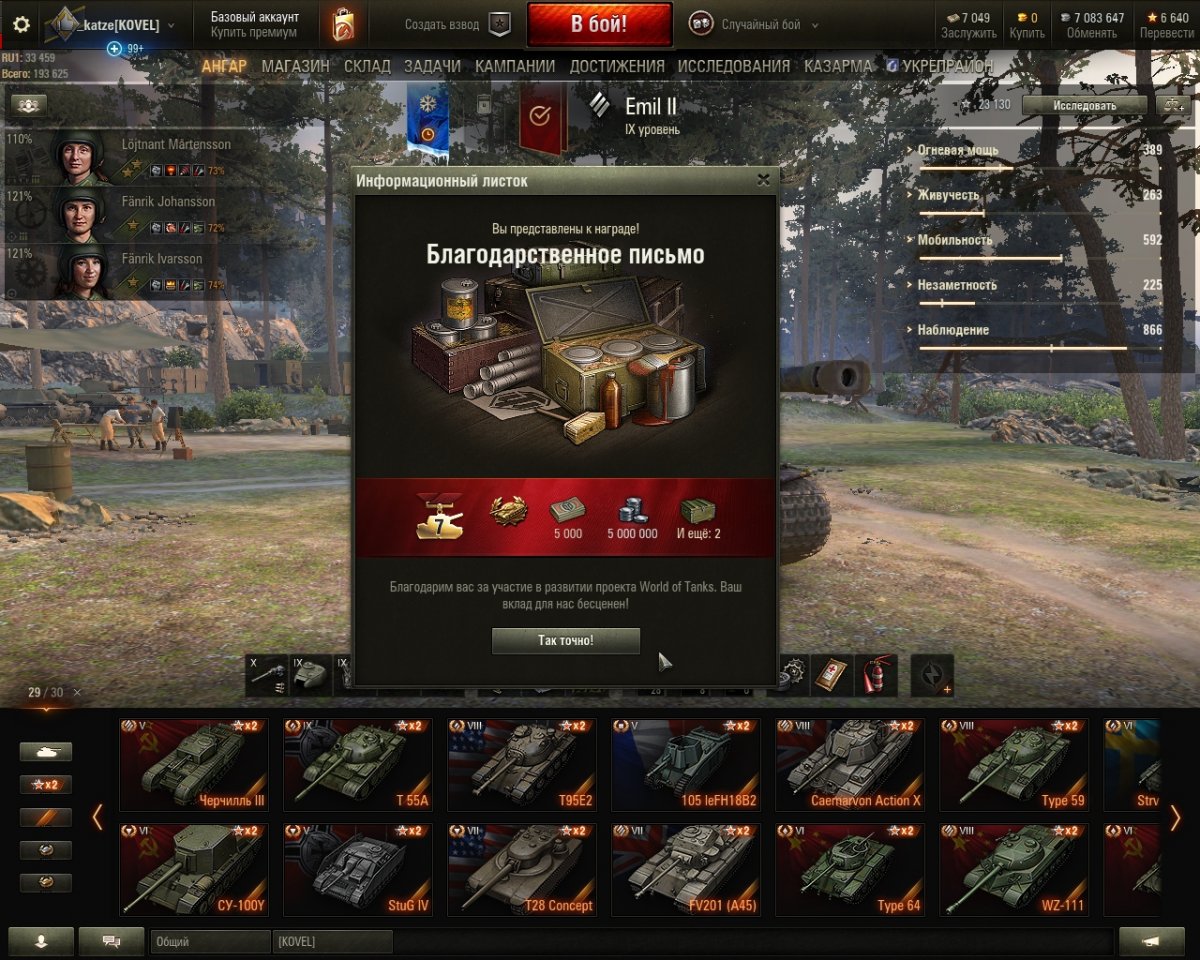
Task: Open the settings gear menu
Action: (x=21, y=25)
